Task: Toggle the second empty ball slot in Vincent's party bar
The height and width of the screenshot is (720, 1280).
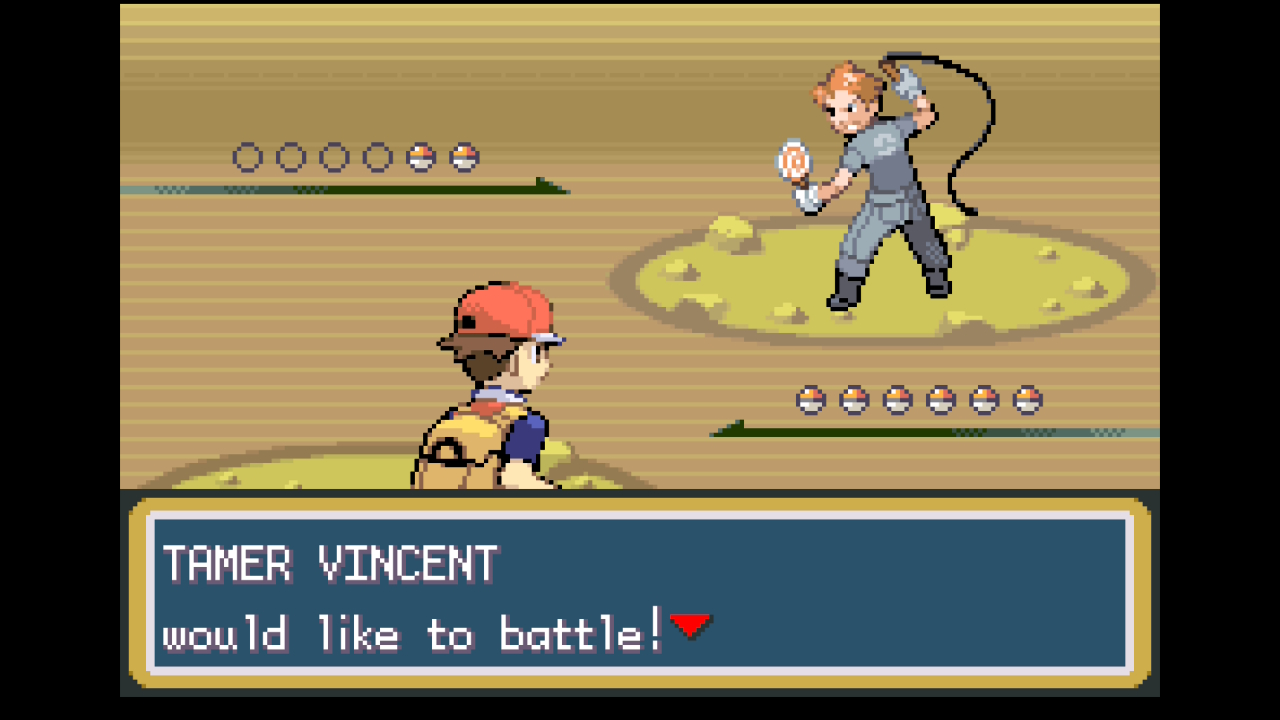Action: [291, 157]
